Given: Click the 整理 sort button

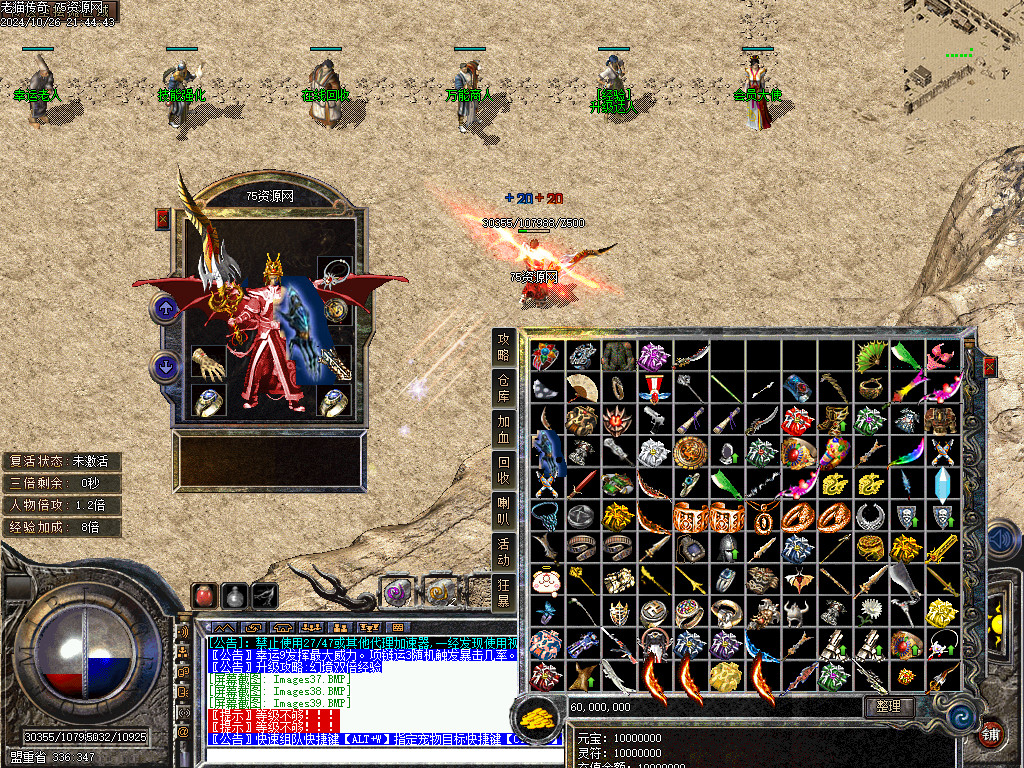Looking at the screenshot, I should (888, 706).
